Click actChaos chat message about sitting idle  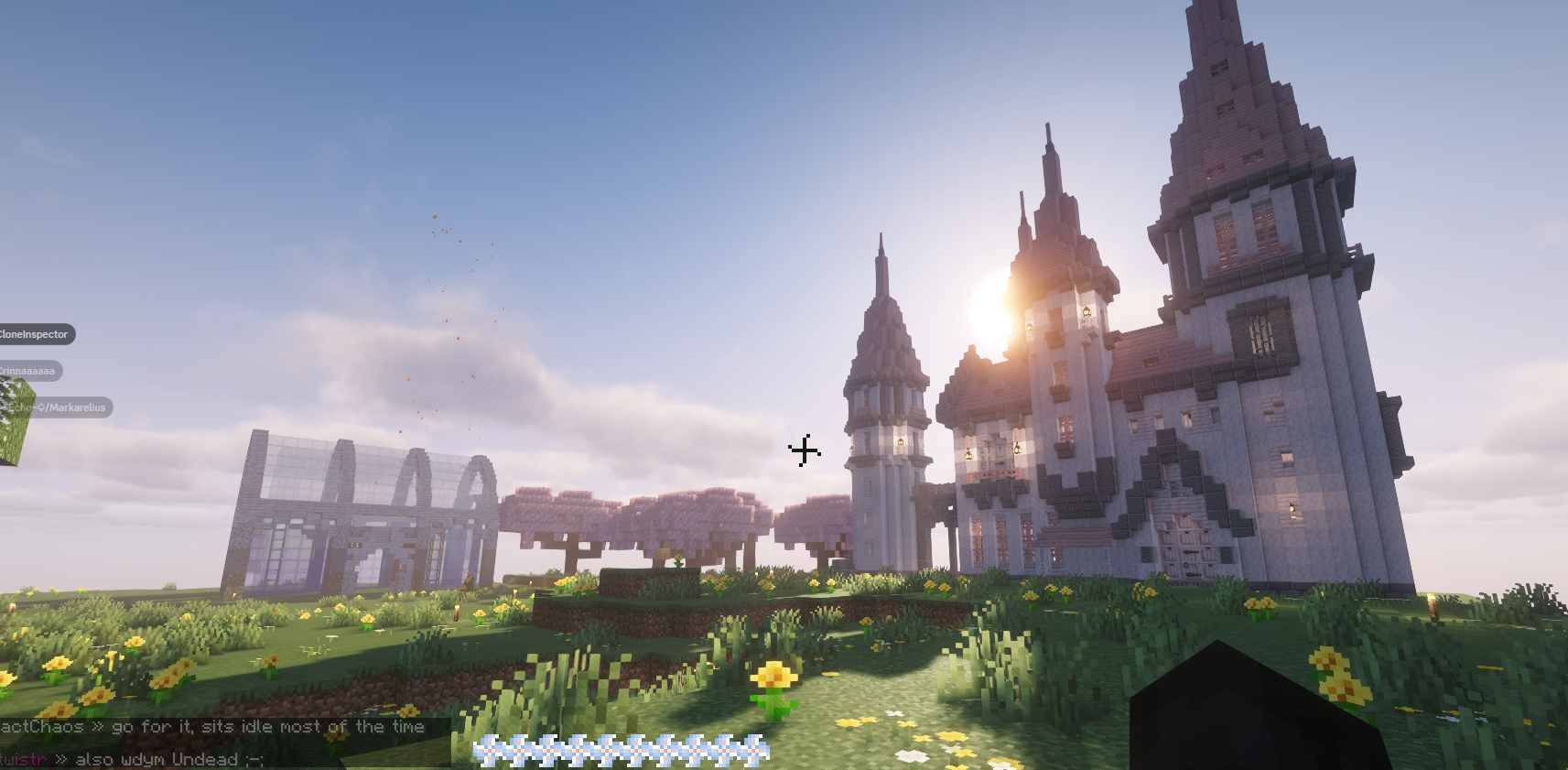point(211,726)
